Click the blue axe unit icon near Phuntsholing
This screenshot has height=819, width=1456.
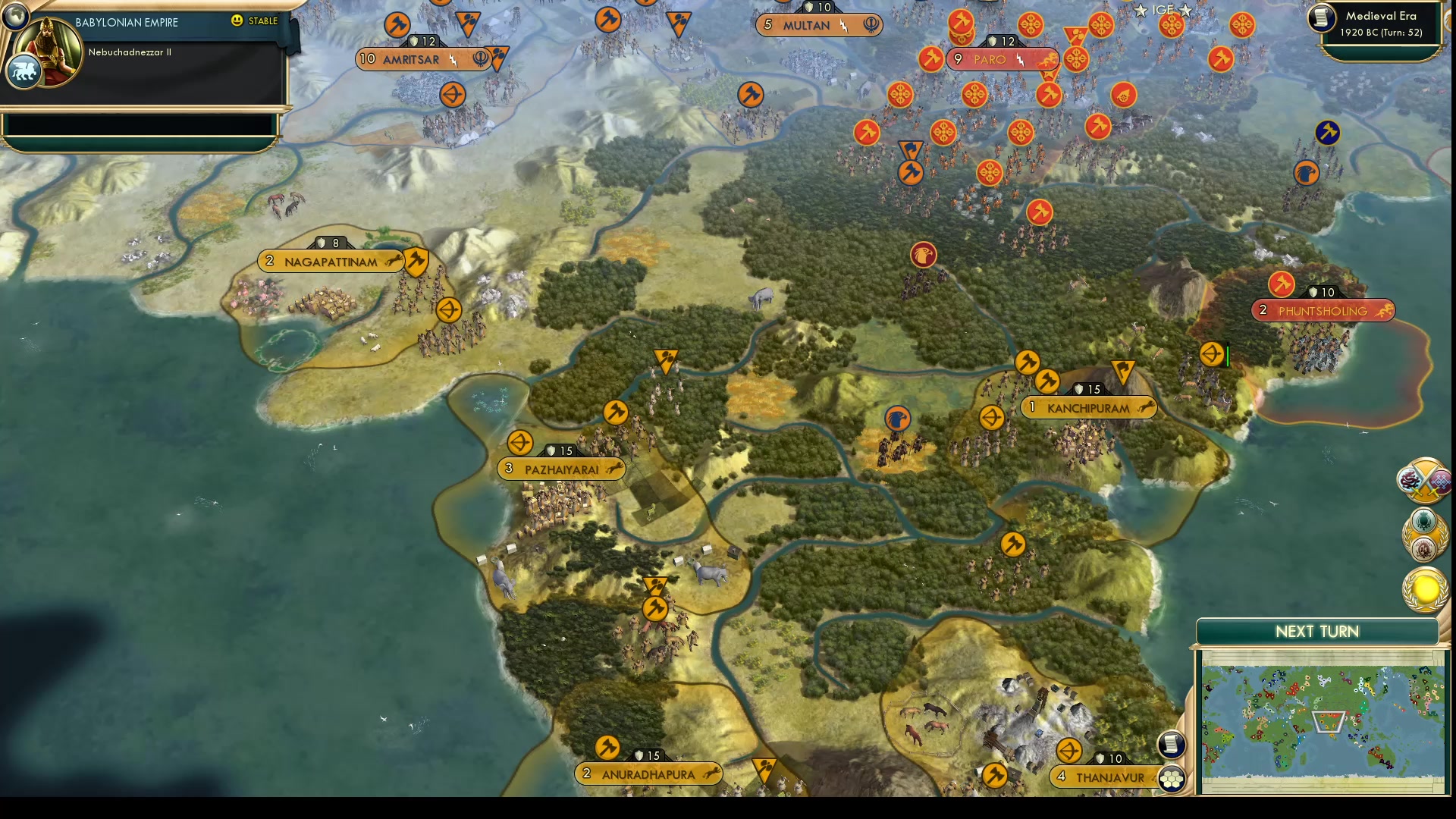[1329, 130]
